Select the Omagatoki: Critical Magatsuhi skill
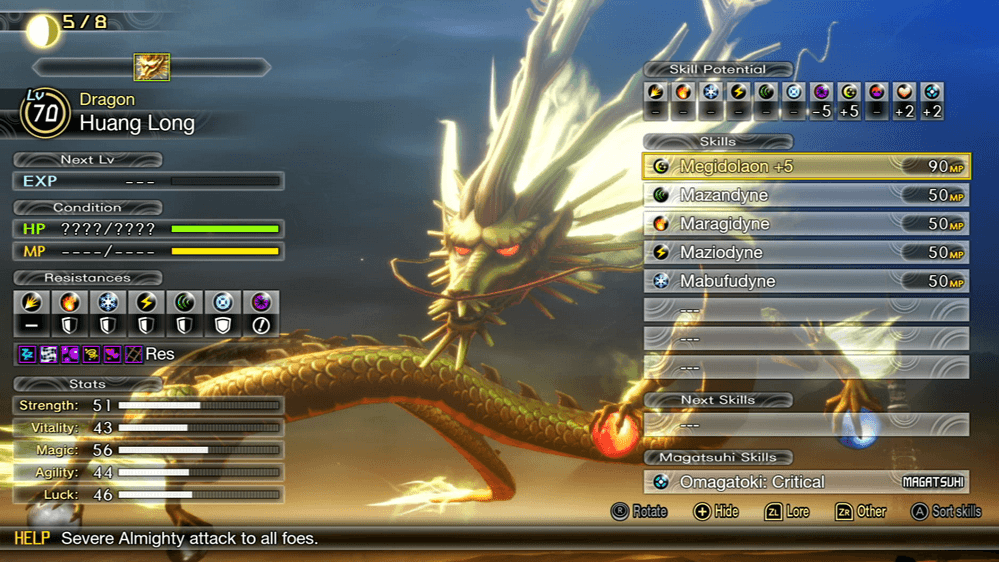The height and width of the screenshot is (562, 999). [805, 482]
